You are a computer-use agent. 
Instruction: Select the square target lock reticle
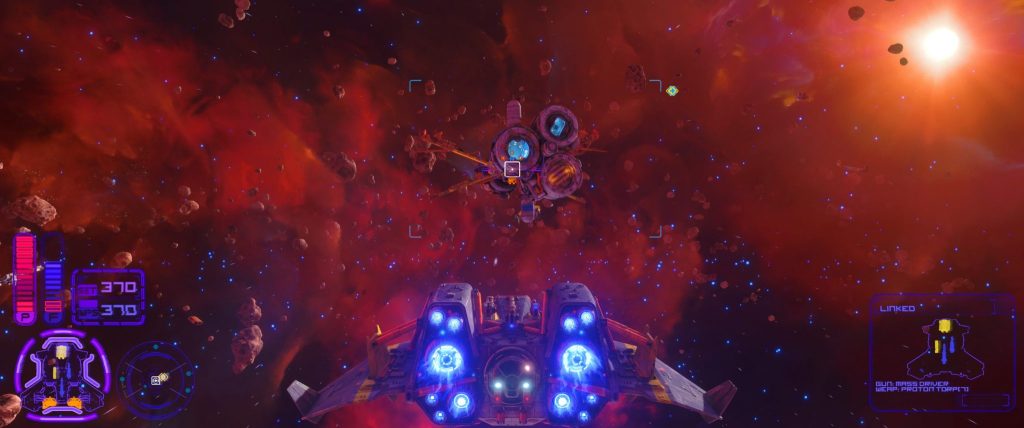coord(512,169)
